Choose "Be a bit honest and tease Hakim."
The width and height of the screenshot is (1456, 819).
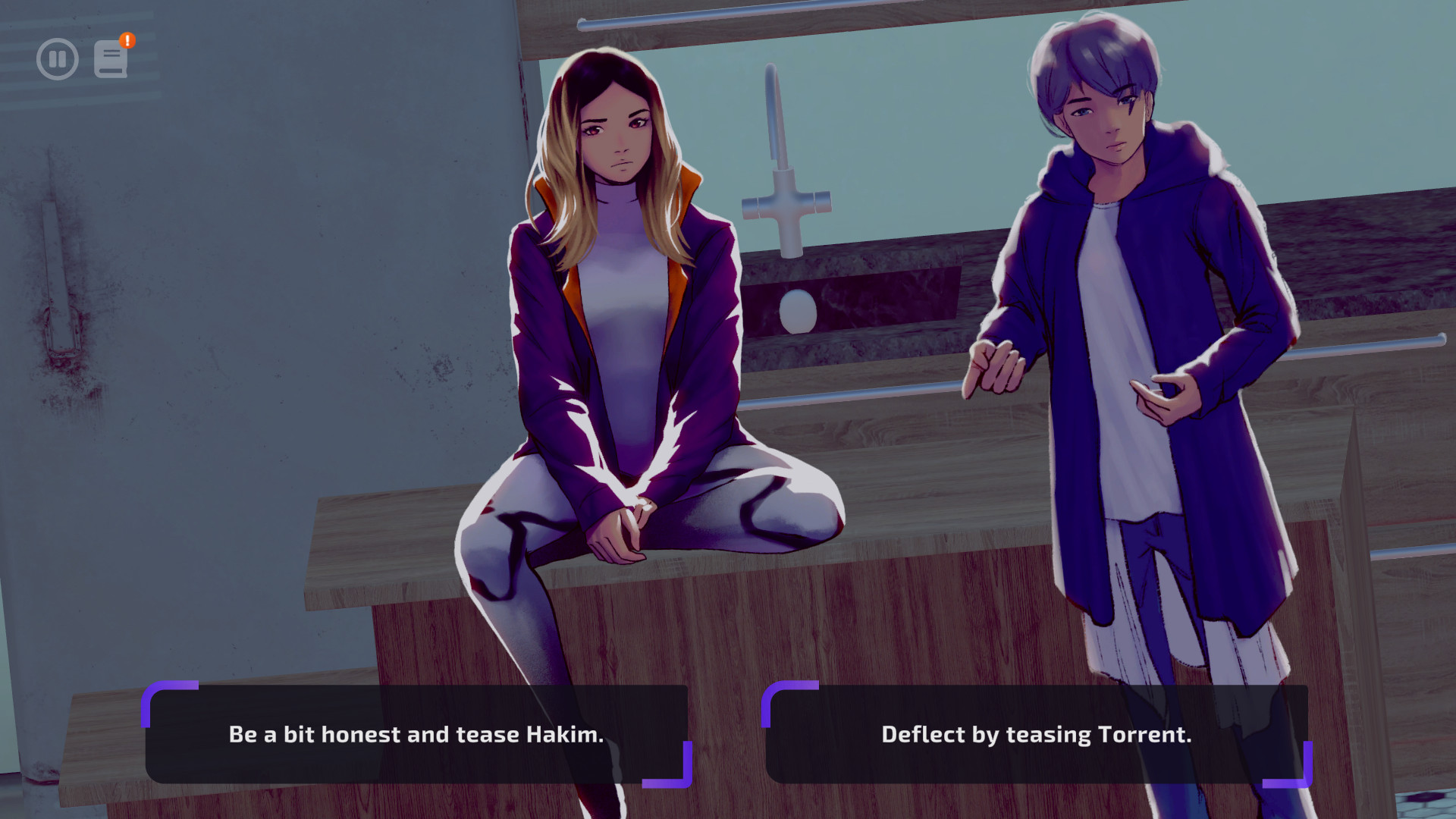(416, 734)
